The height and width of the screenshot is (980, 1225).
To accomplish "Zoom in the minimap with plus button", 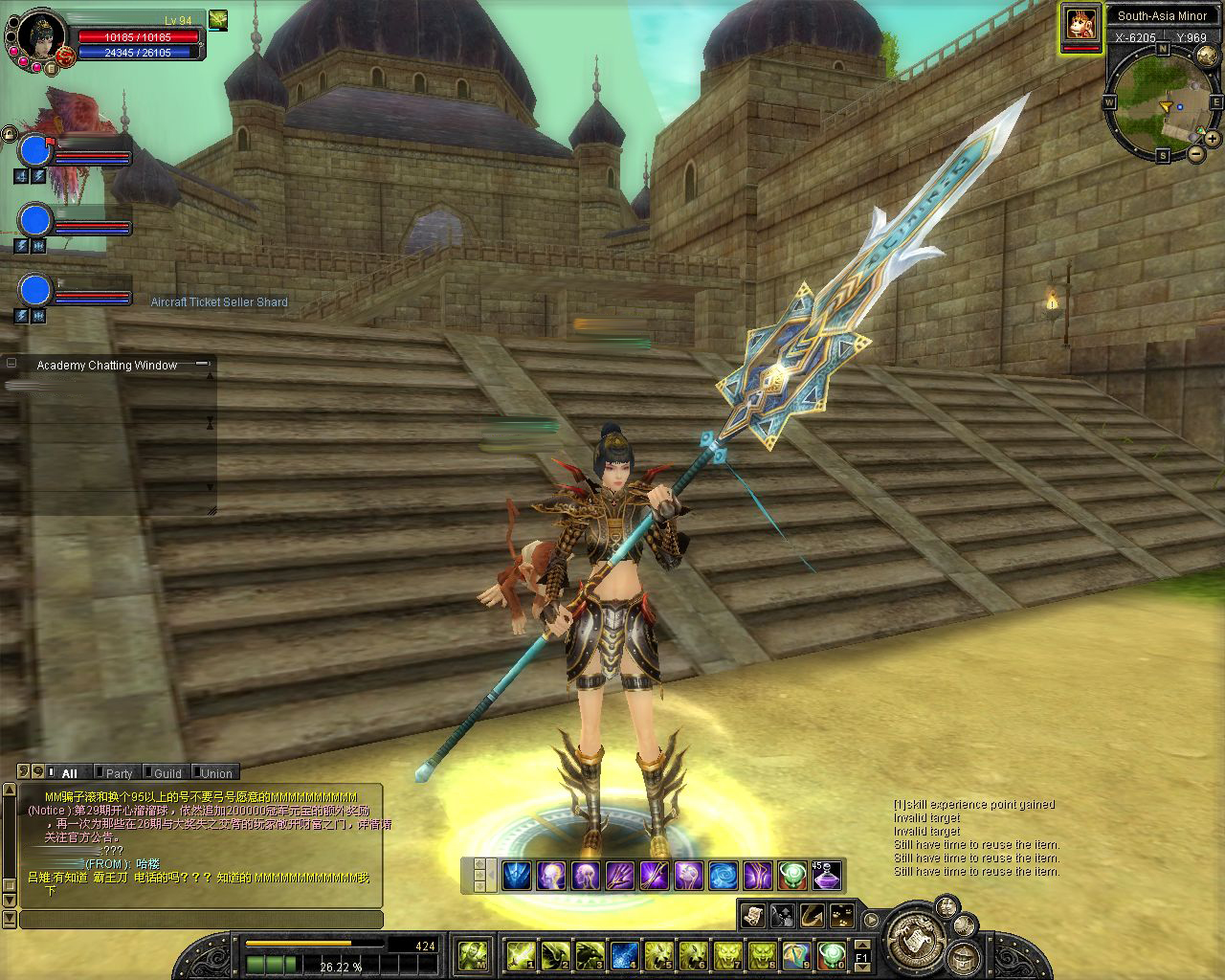I will [1214, 140].
